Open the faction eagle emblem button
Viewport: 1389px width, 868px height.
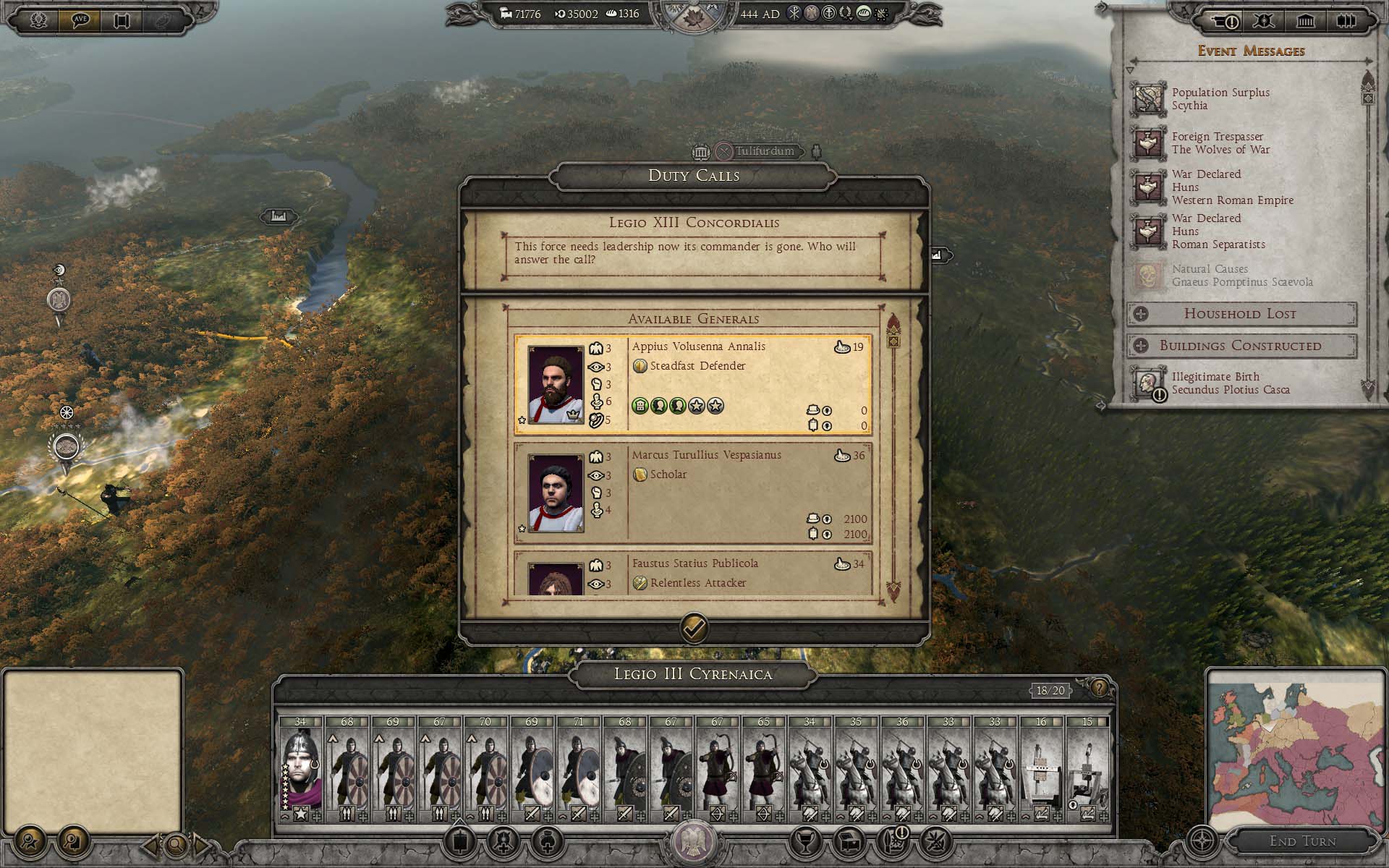[x=693, y=842]
